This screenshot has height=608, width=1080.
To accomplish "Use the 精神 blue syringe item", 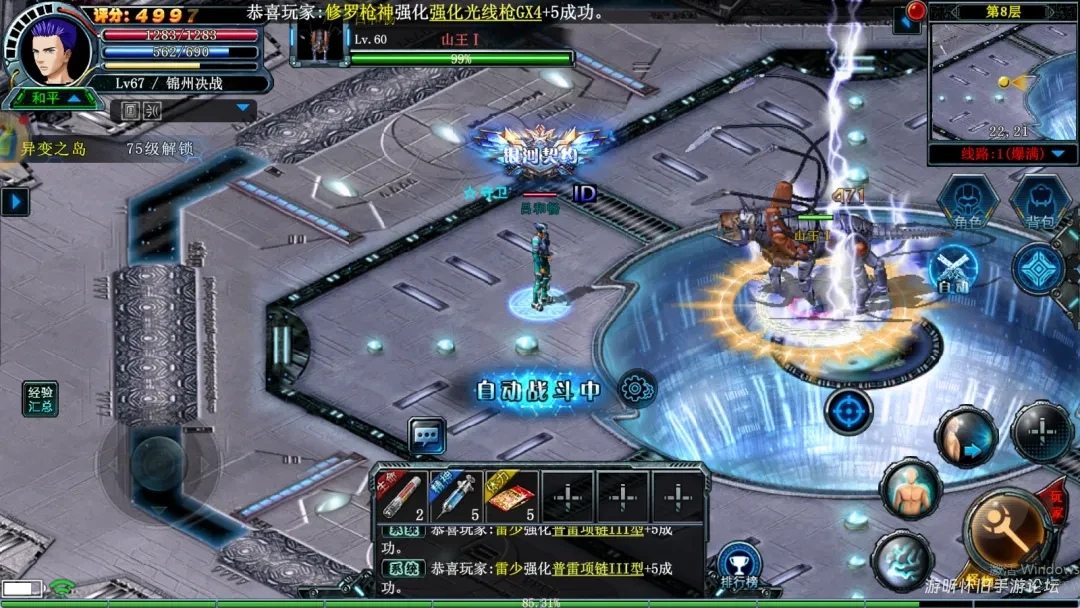I will tap(456, 496).
